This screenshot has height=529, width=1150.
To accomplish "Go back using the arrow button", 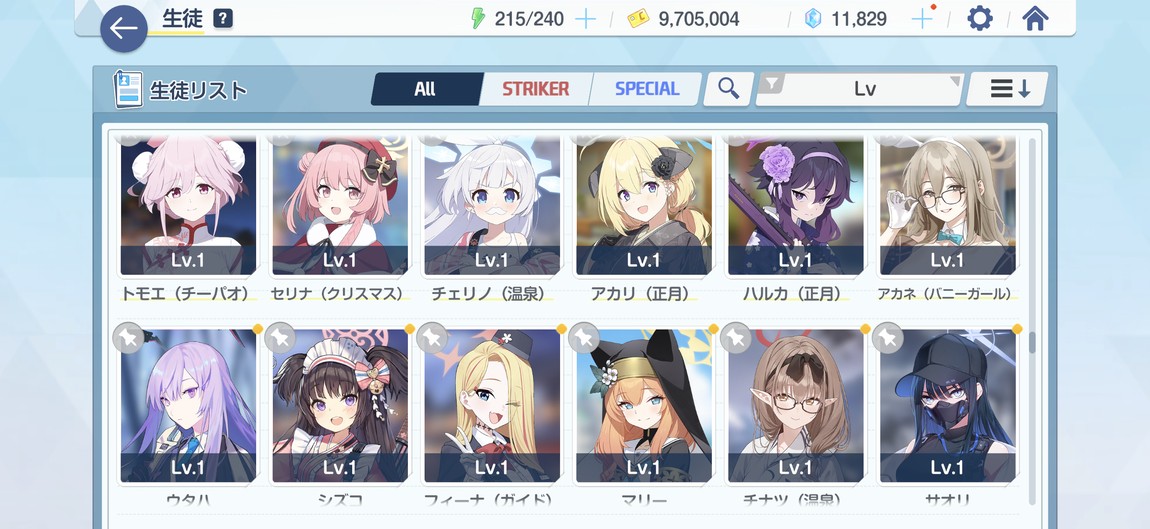I will point(124,29).
